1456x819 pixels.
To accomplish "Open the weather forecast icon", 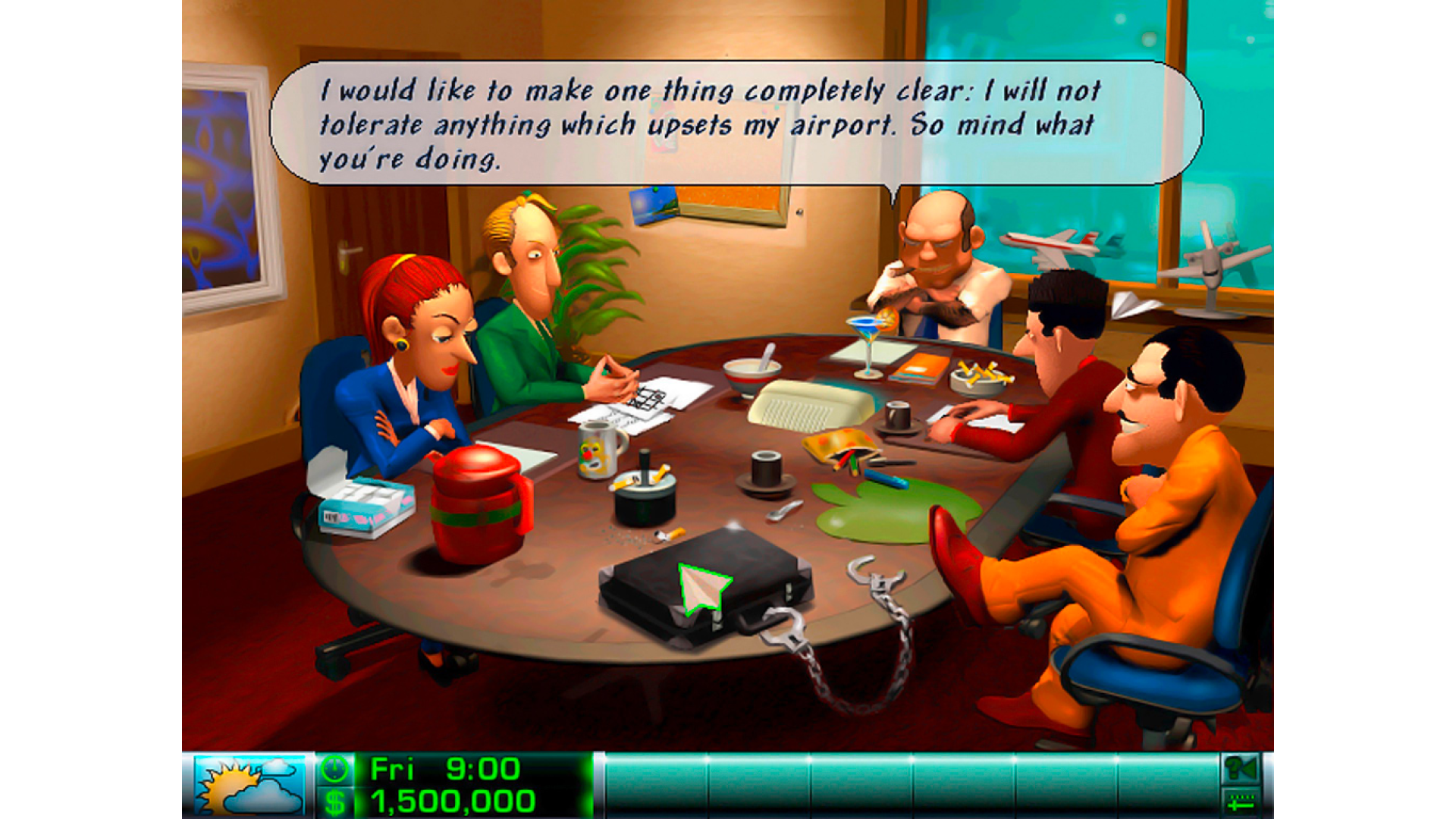I will click(248, 786).
